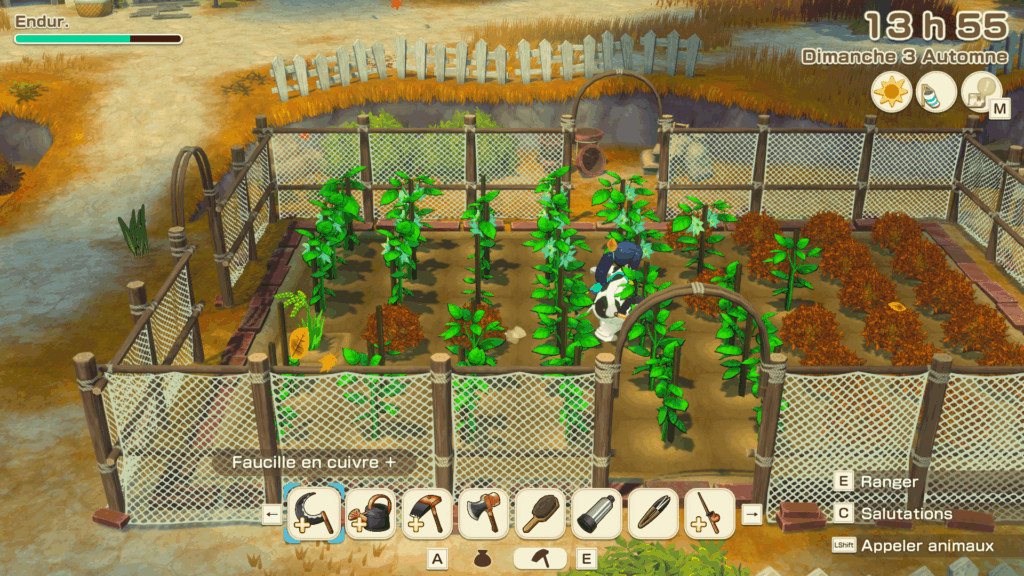Select the silver milker canister slot
The width and height of the screenshot is (1024, 576).
[x=598, y=514]
